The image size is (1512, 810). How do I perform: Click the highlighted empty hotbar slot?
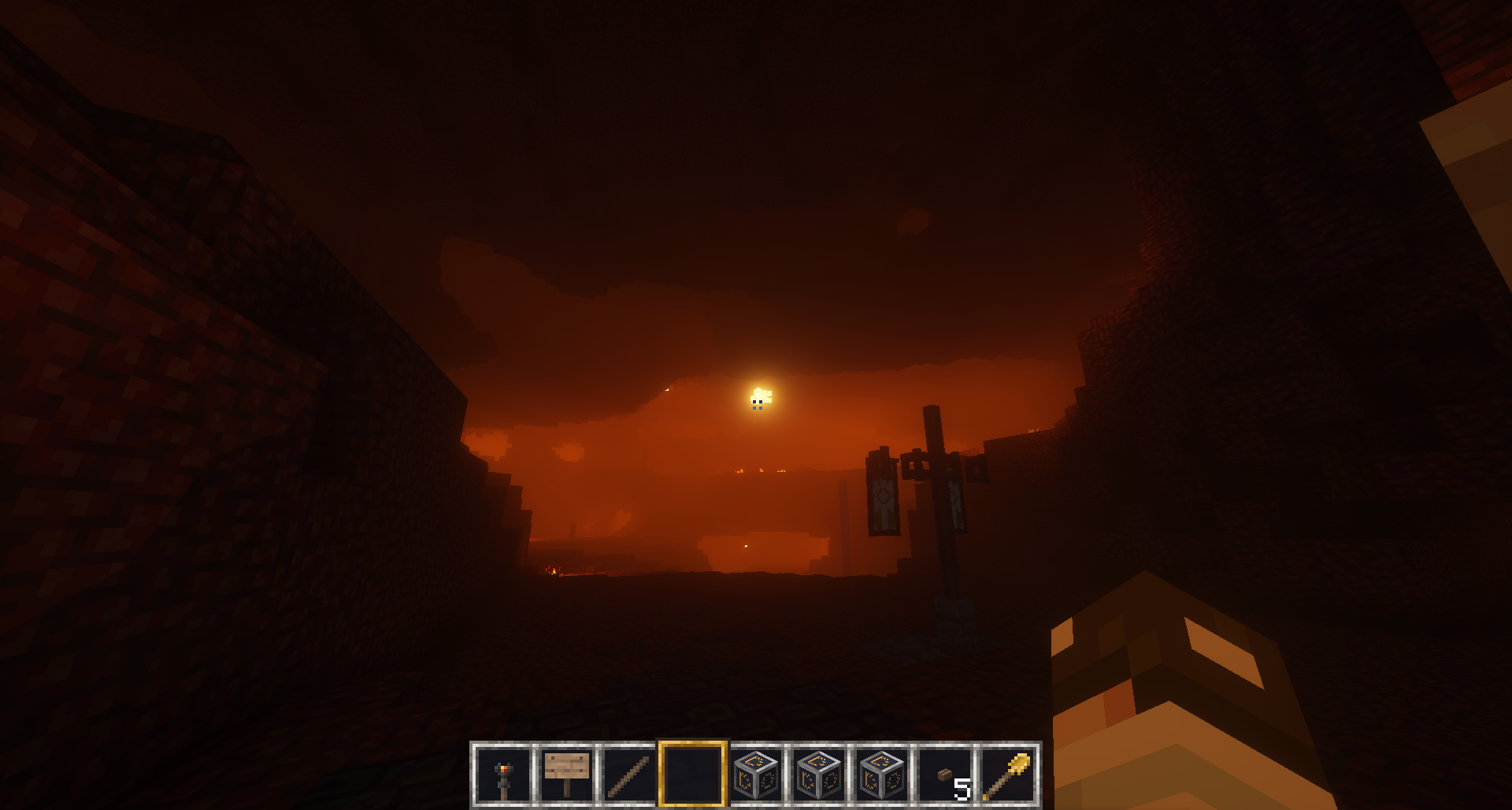692,775
